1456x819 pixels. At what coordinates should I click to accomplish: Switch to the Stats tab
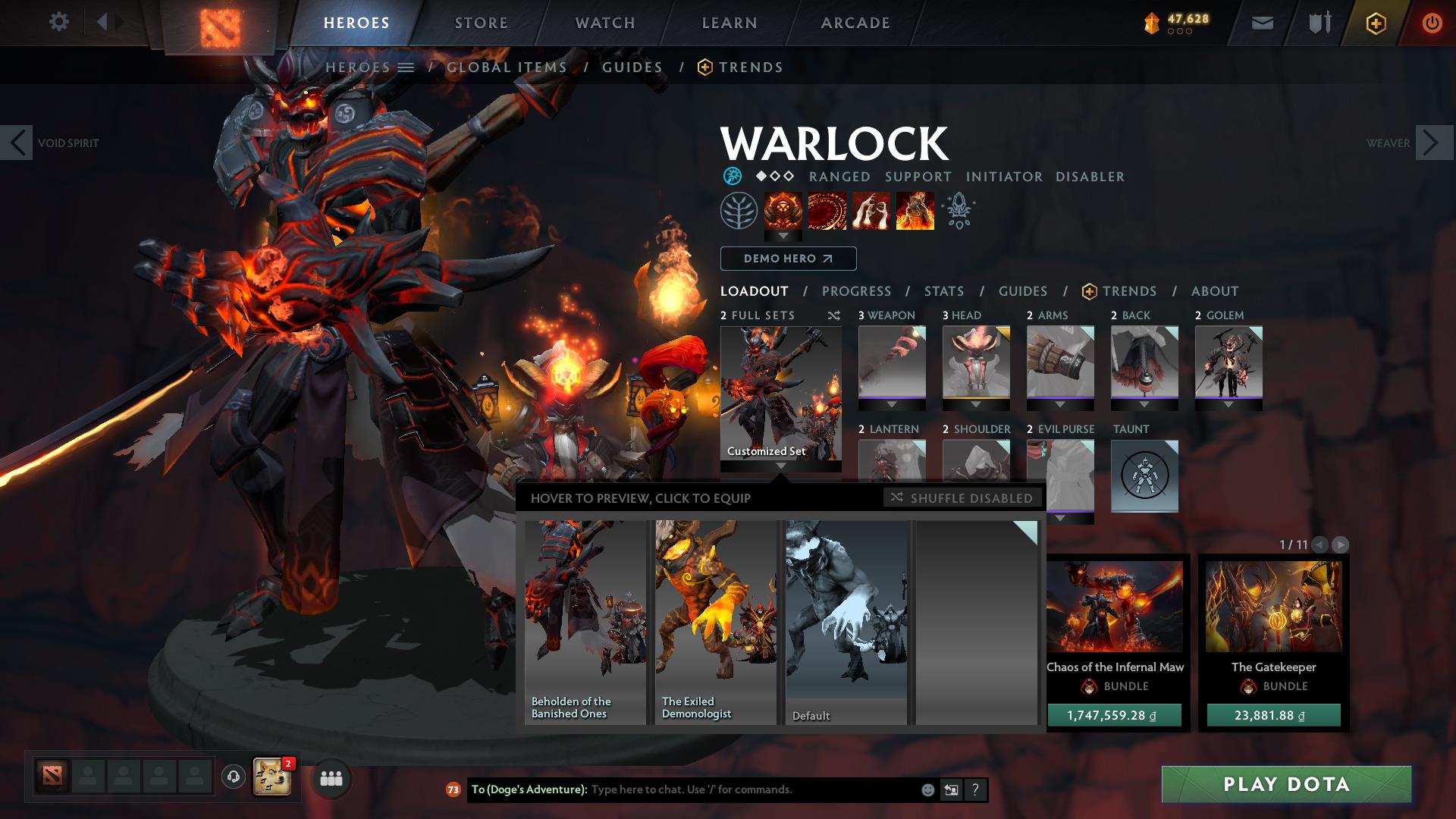(943, 291)
